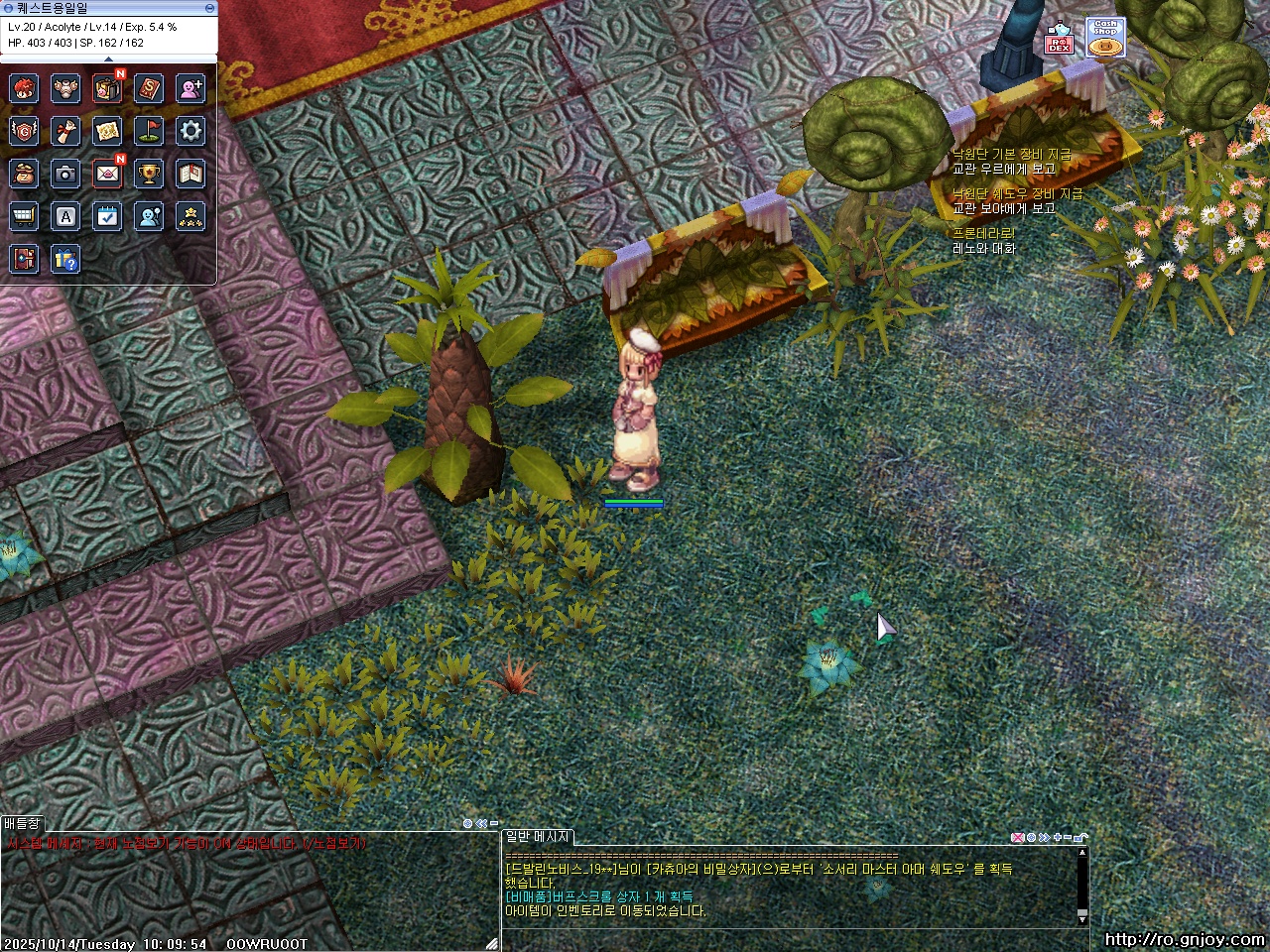Open the party icon with plus sign
The height and width of the screenshot is (952, 1270).
pyautogui.click(x=190, y=88)
